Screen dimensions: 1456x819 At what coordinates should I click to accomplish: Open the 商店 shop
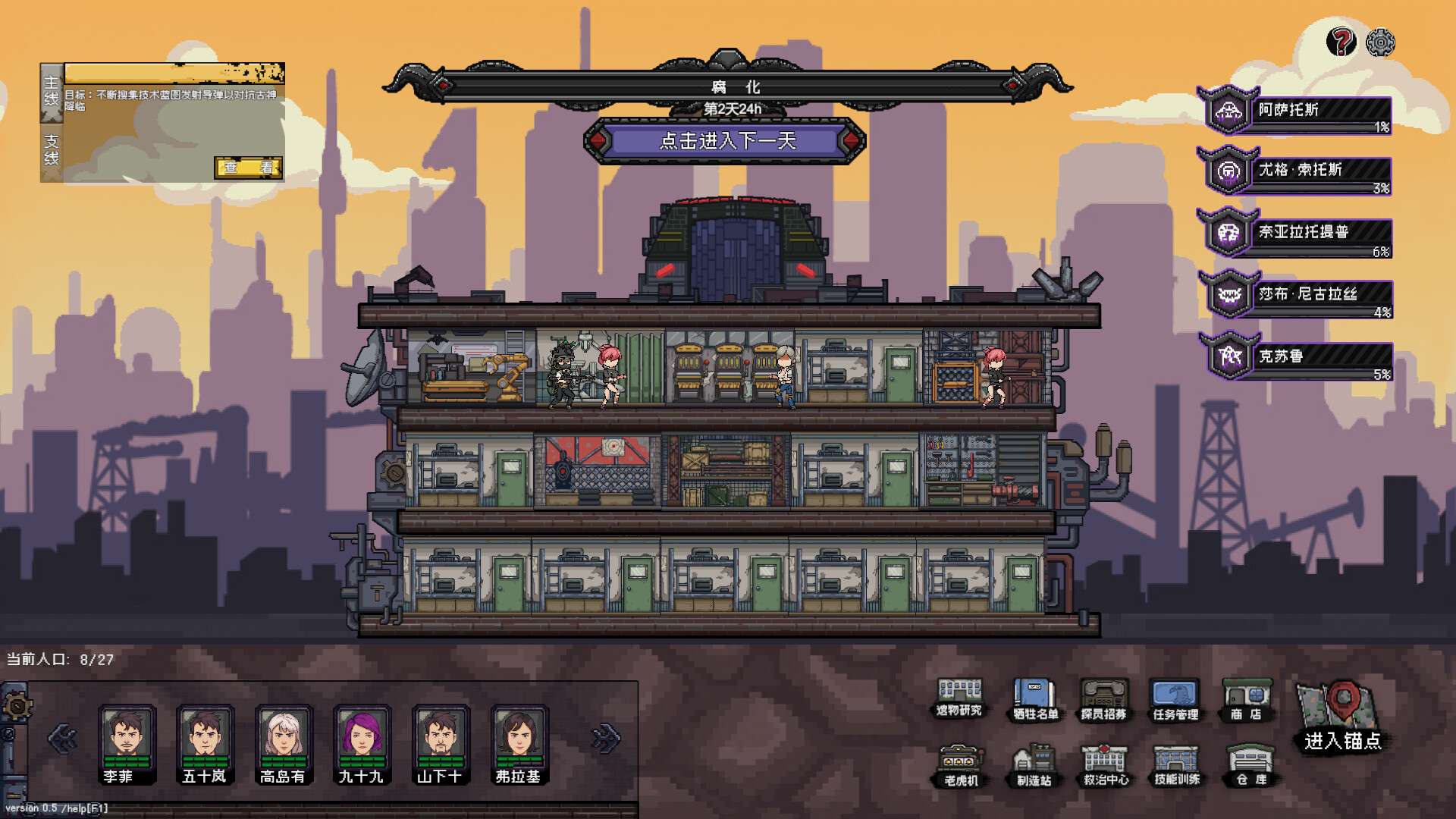(x=1246, y=698)
